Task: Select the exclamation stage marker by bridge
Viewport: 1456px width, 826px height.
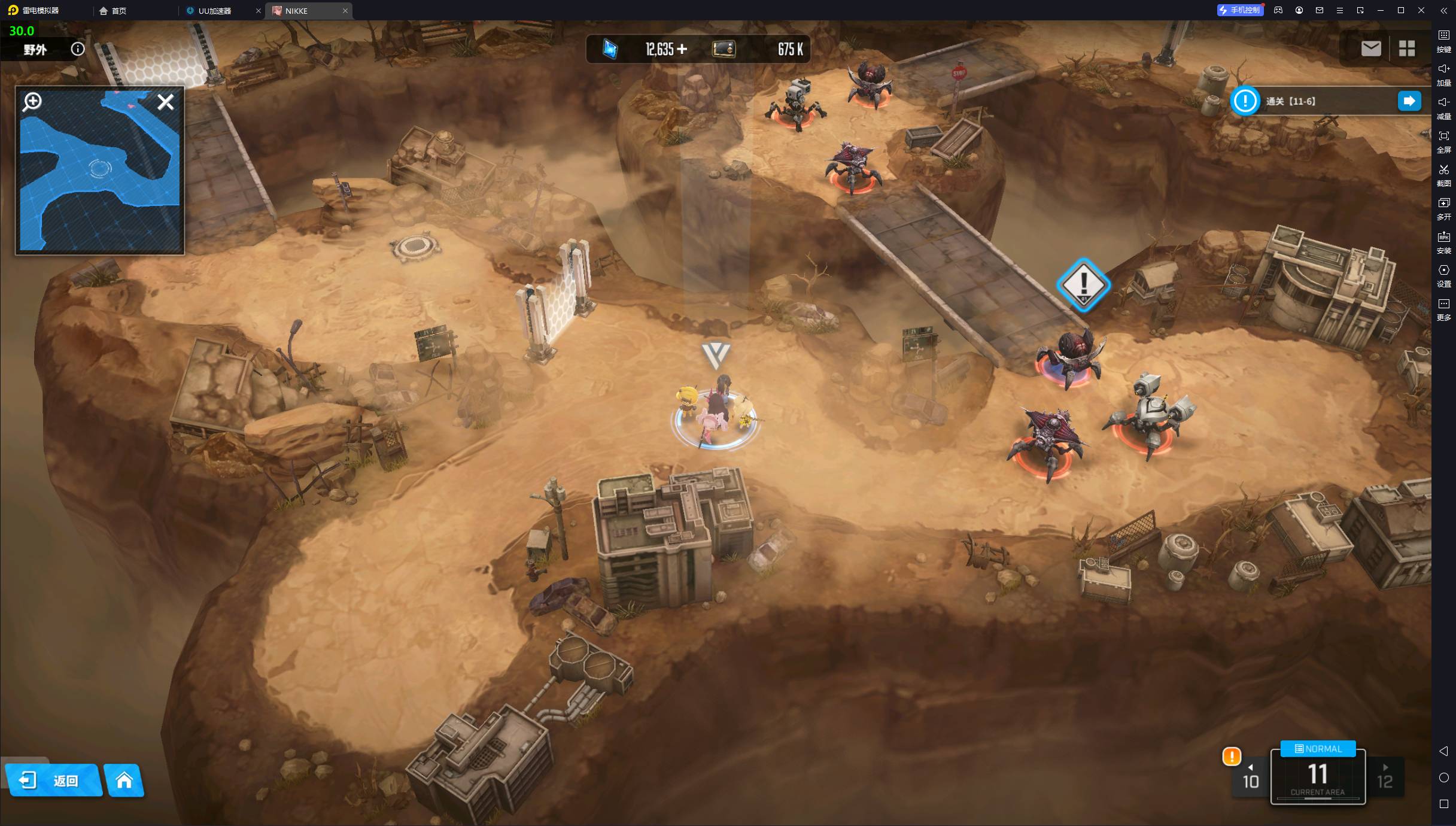Action: pos(1083,285)
